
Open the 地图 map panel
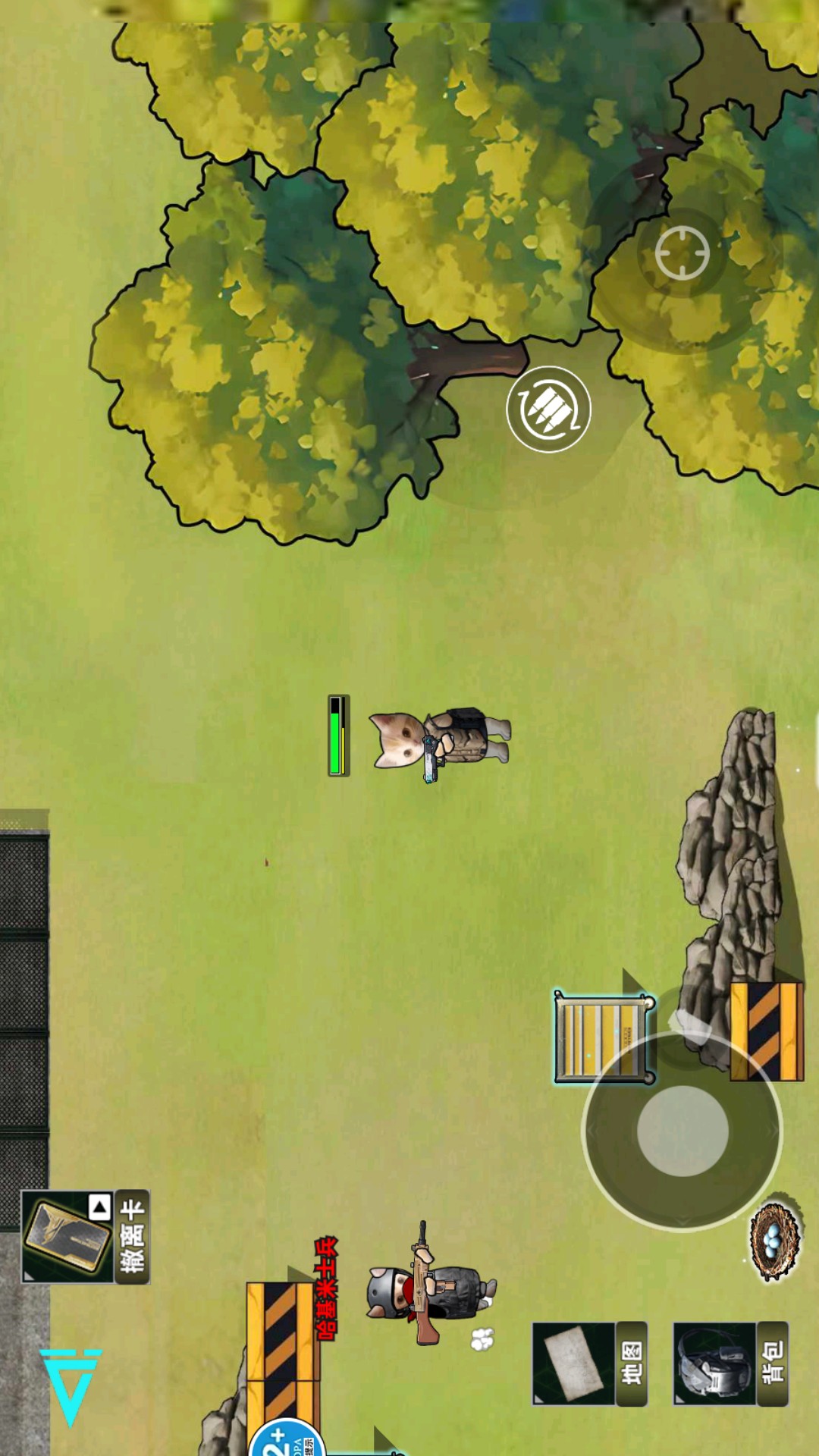point(589,1363)
